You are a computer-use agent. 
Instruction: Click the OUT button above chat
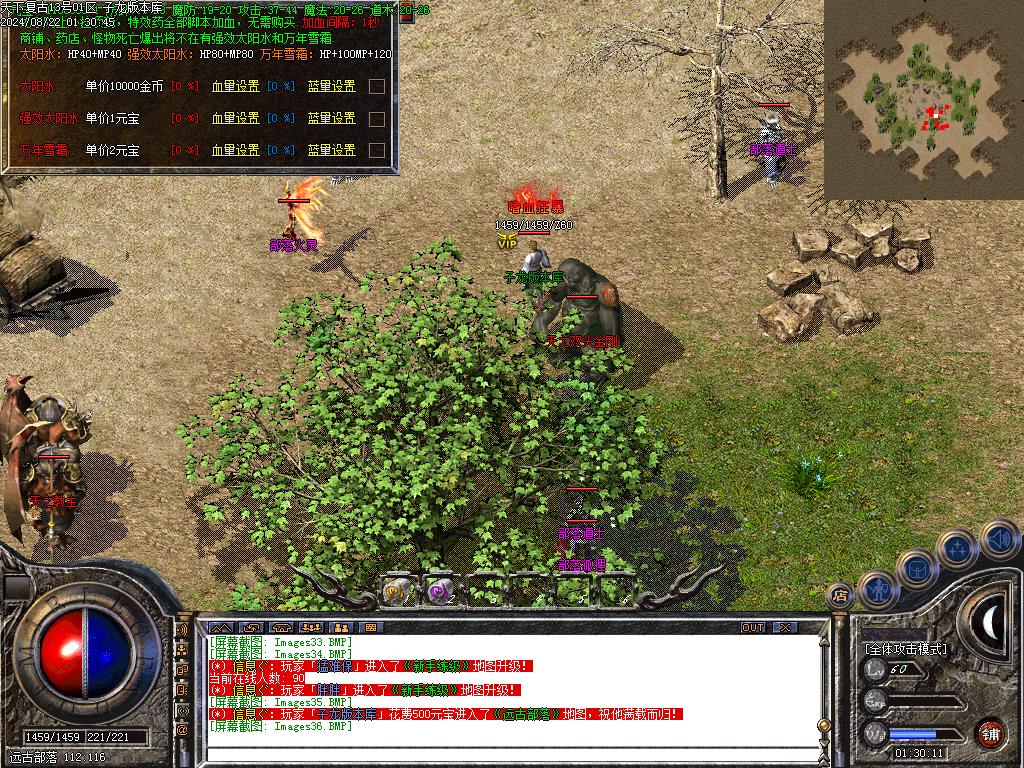coord(753,627)
